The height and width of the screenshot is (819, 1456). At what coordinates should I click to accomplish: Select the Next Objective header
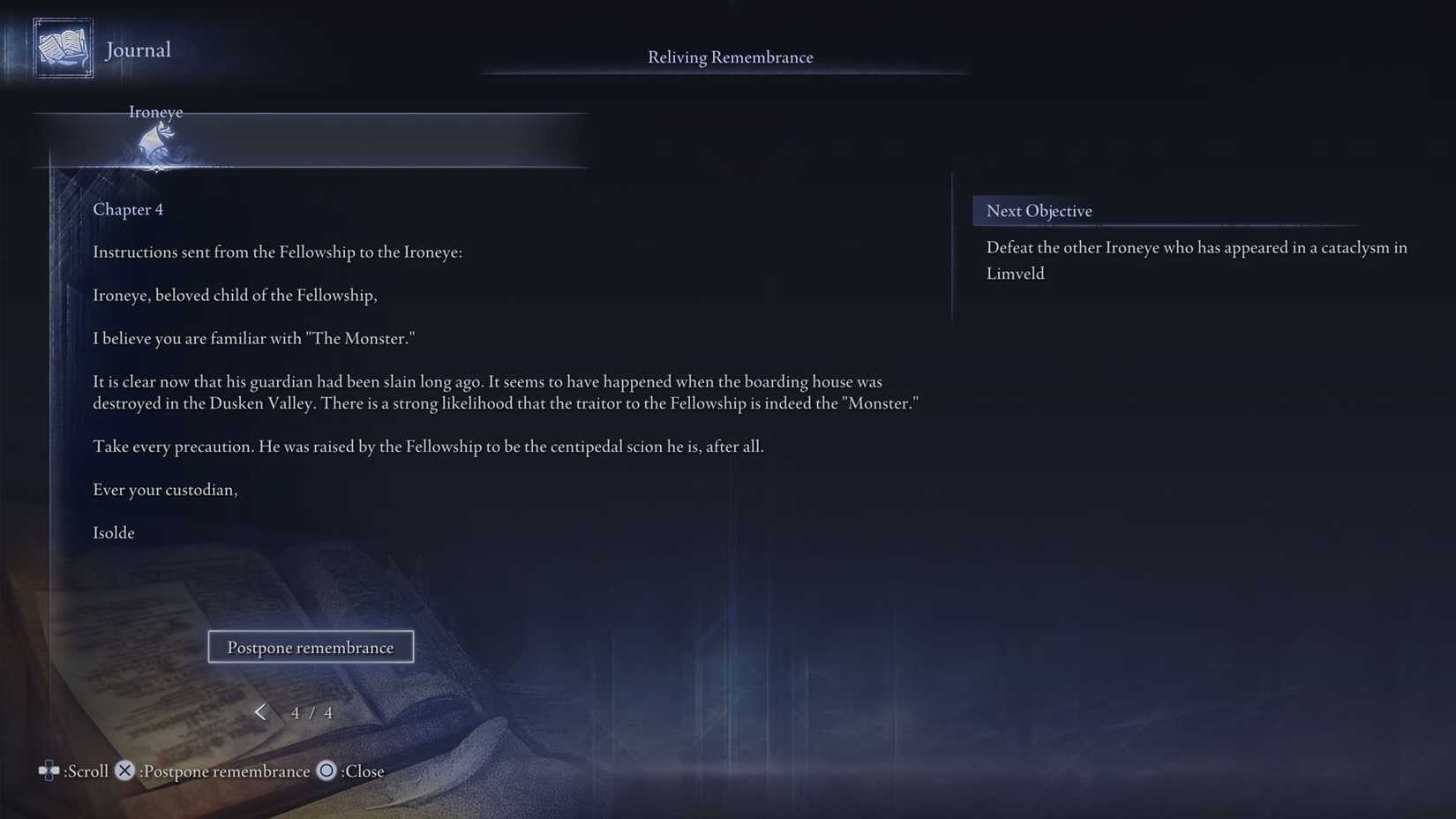pyautogui.click(x=1039, y=211)
